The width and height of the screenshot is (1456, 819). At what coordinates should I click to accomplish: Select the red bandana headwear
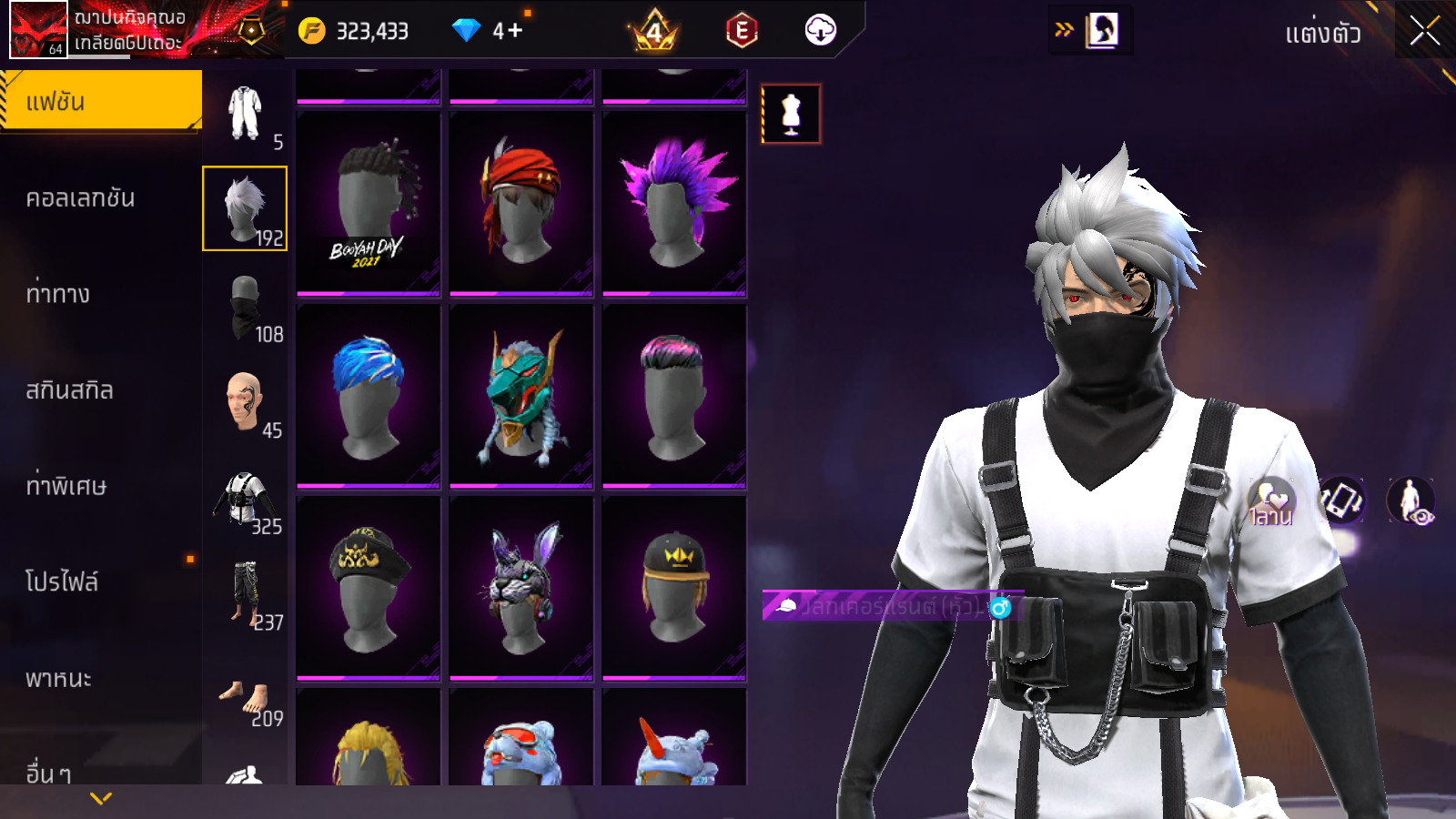point(521,204)
